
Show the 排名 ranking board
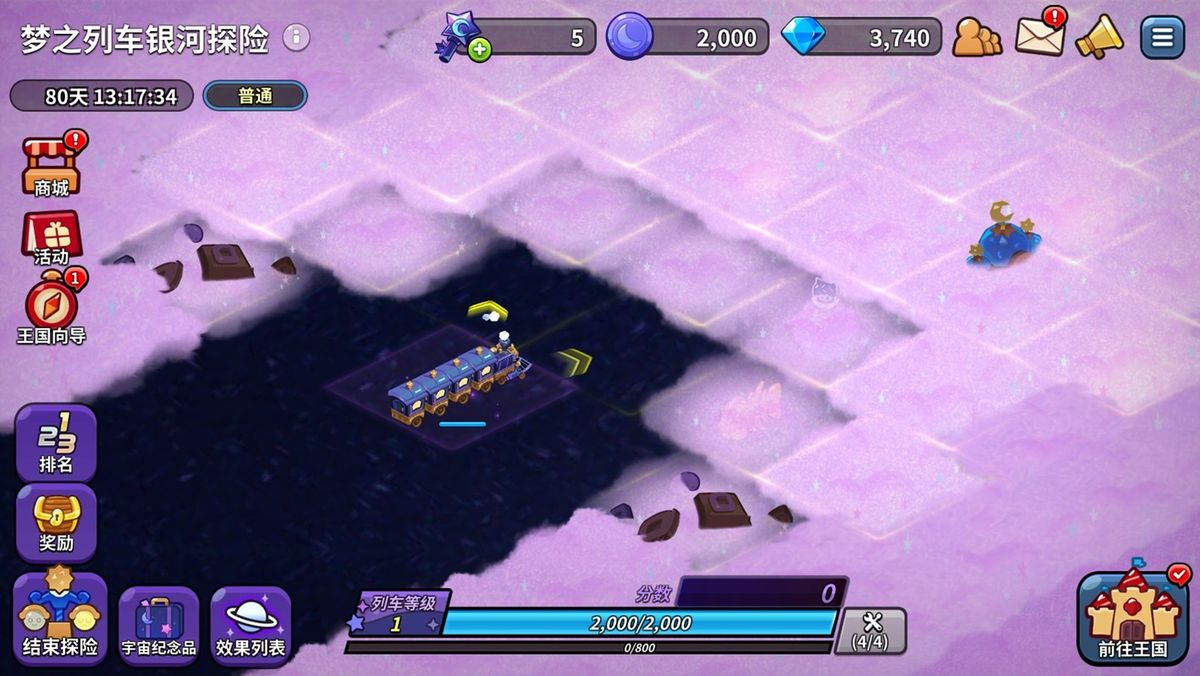(56, 442)
